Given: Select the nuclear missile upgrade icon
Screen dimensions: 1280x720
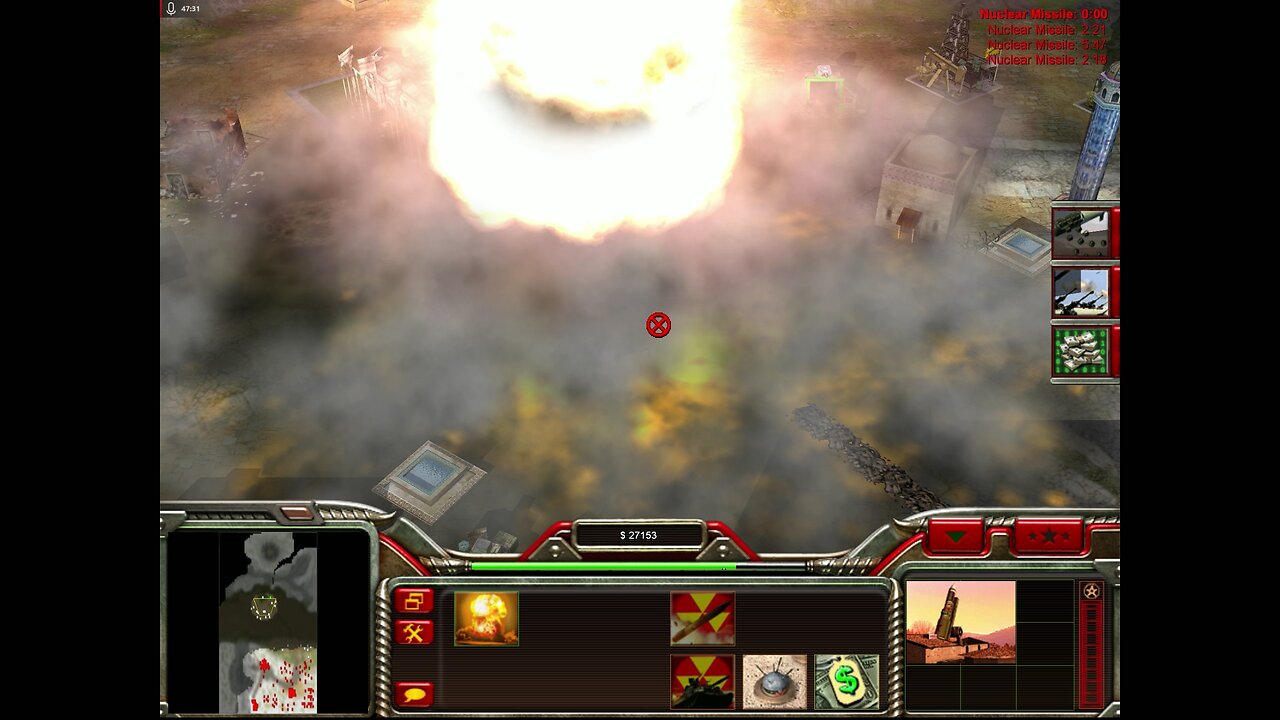Looking at the screenshot, I should 703,617.
